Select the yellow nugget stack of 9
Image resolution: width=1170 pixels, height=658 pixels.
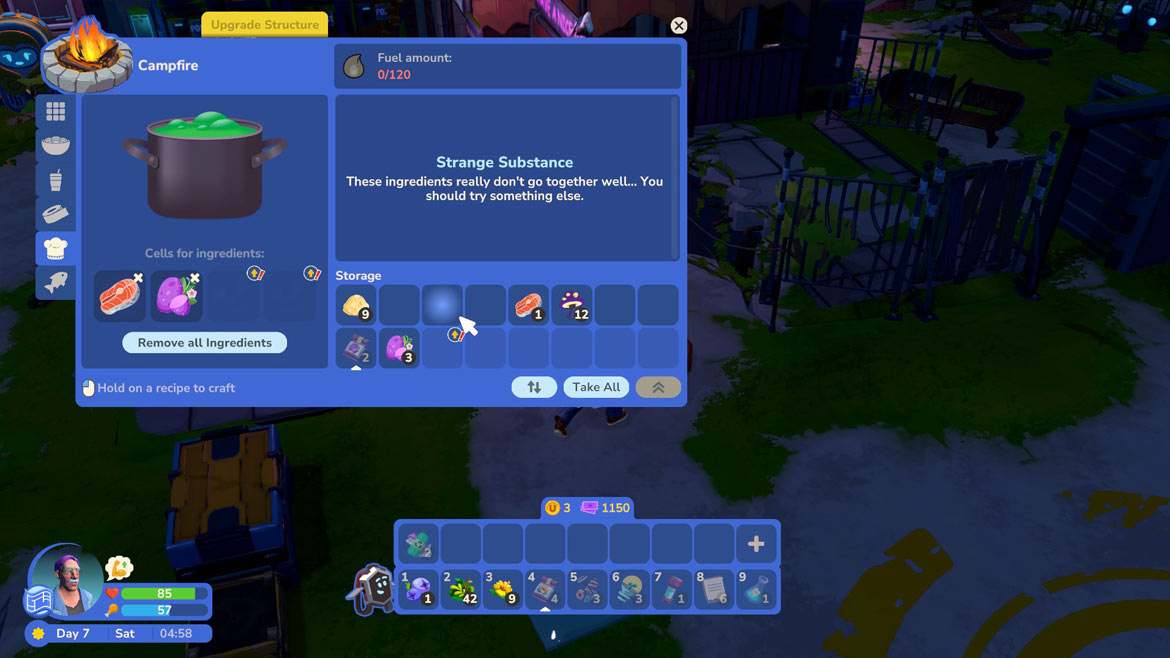(356, 305)
